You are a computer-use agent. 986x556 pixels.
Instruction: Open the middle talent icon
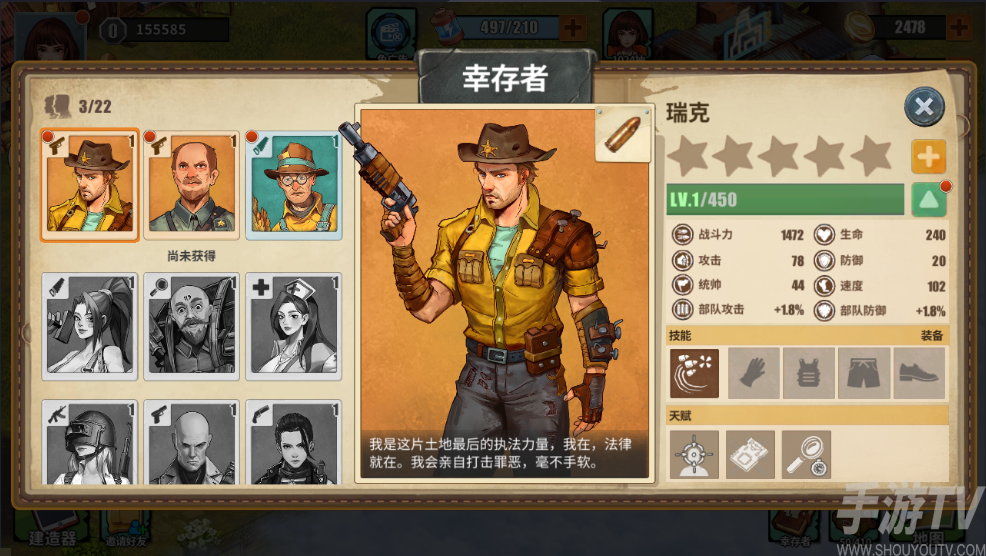tap(750, 455)
